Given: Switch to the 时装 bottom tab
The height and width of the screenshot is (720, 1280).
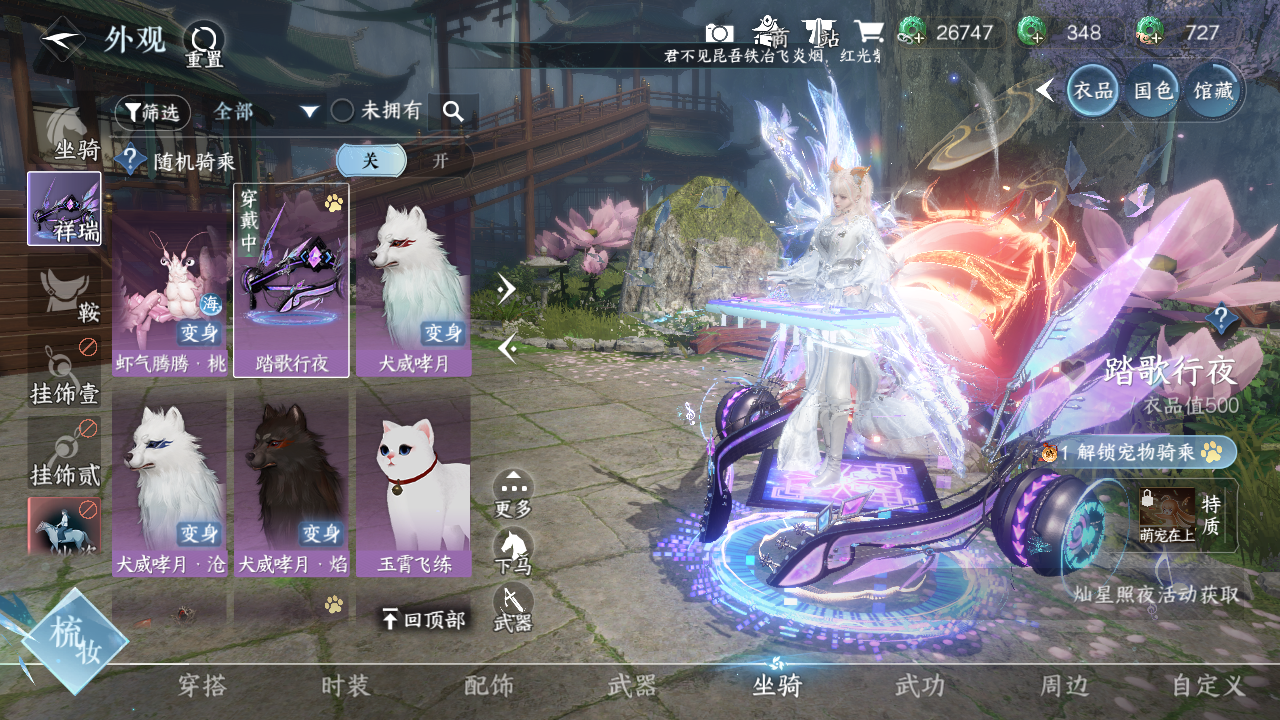Looking at the screenshot, I should (345, 686).
